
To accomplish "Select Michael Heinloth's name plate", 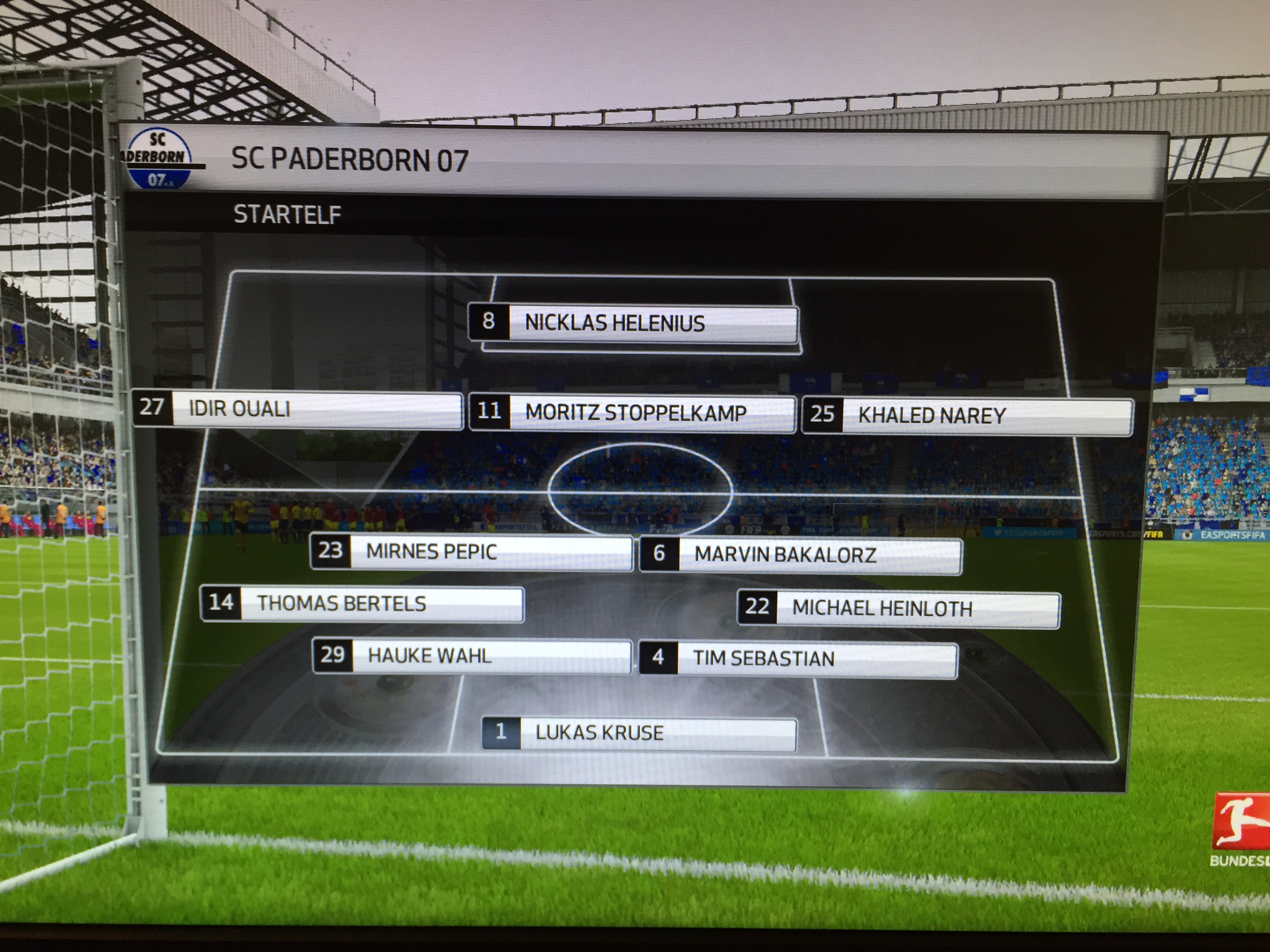I will (x=899, y=609).
